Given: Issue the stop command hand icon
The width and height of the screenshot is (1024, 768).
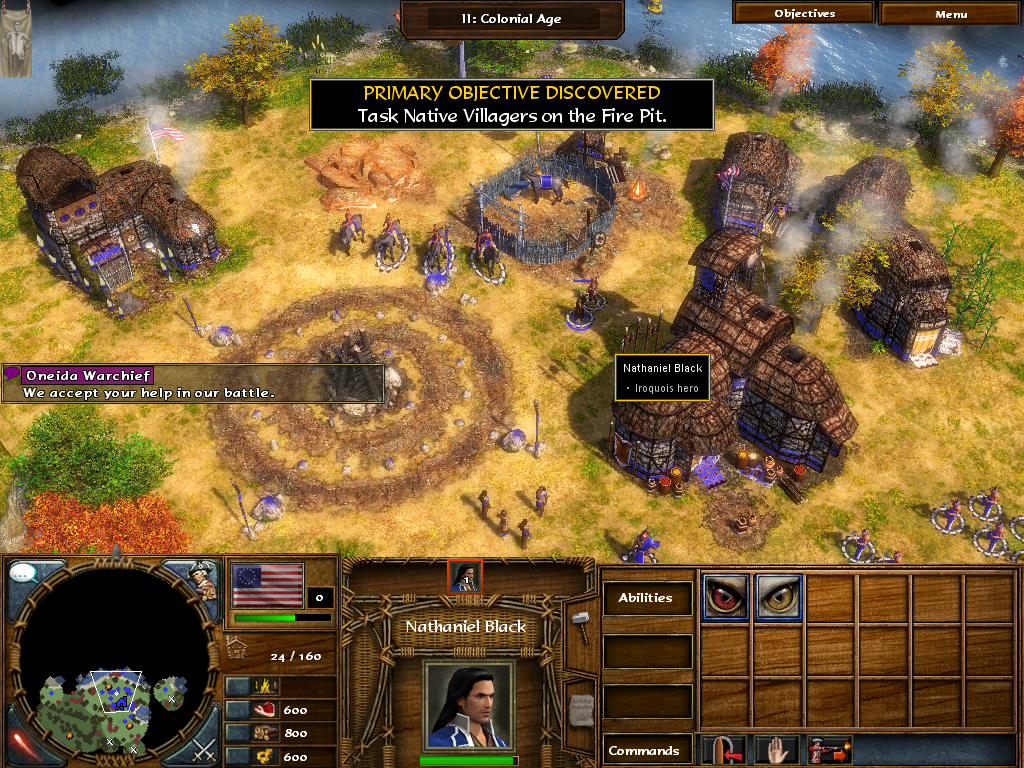Looking at the screenshot, I should [767, 749].
